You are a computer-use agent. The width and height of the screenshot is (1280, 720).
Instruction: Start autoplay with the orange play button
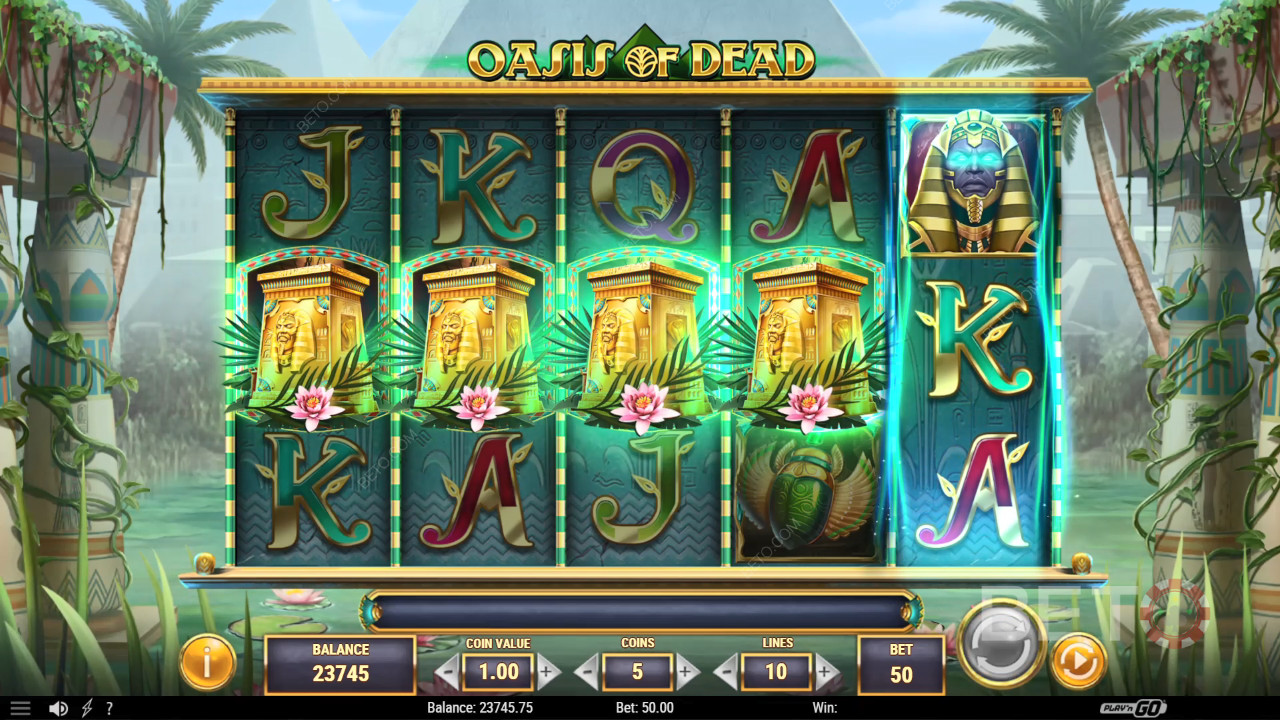(x=1078, y=661)
